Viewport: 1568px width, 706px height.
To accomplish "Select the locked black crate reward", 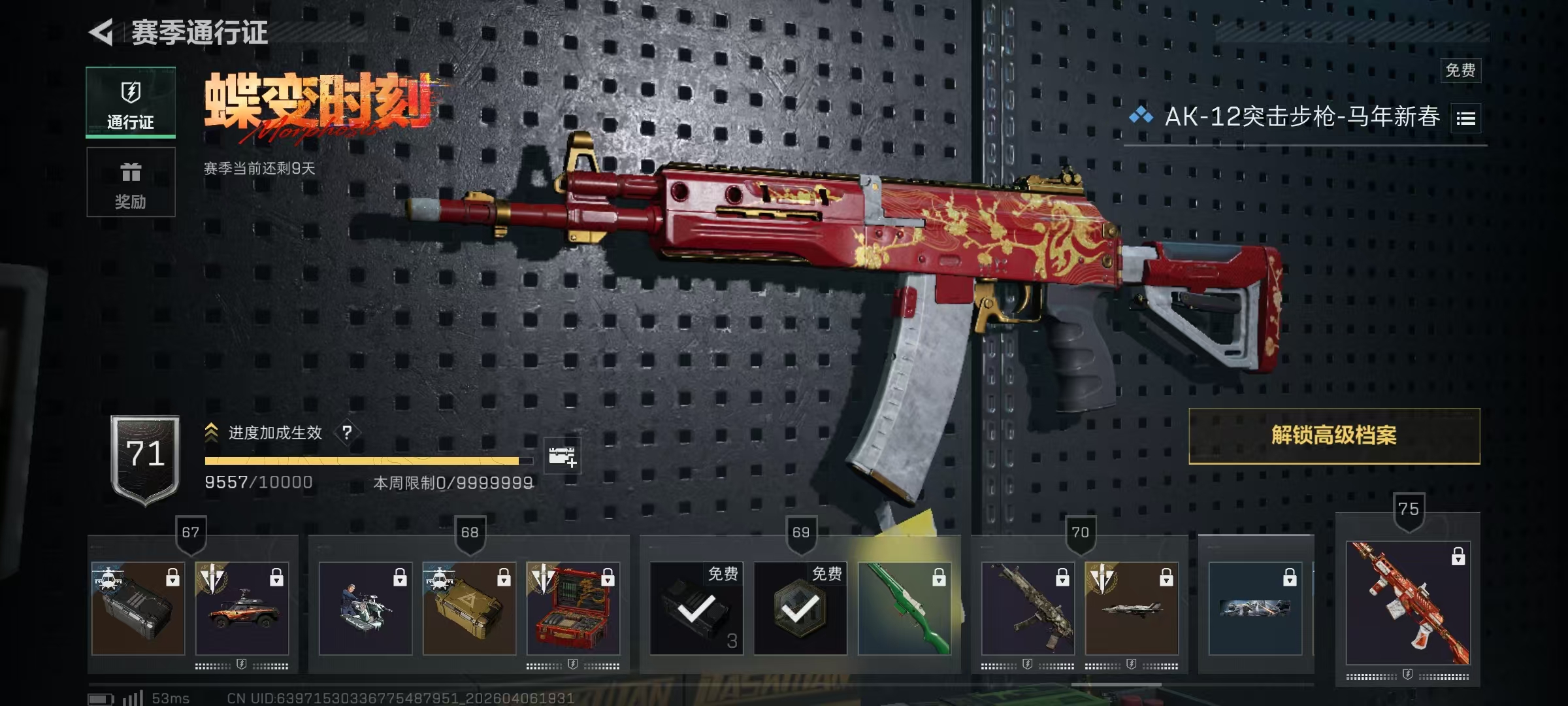I will [x=138, y=609].
